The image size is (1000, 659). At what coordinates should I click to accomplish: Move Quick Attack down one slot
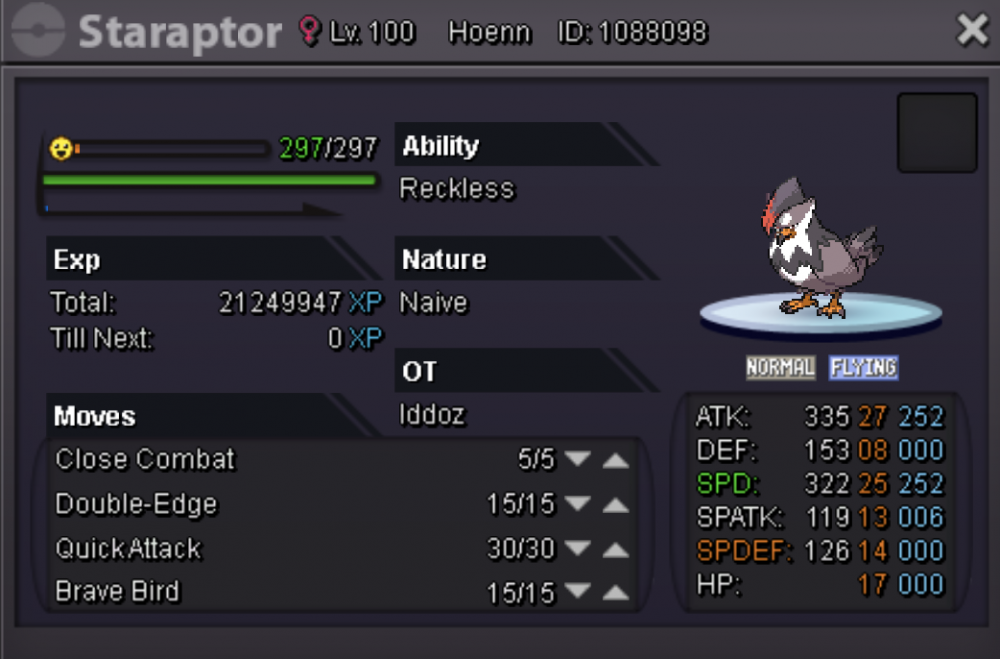coord(578,549)
